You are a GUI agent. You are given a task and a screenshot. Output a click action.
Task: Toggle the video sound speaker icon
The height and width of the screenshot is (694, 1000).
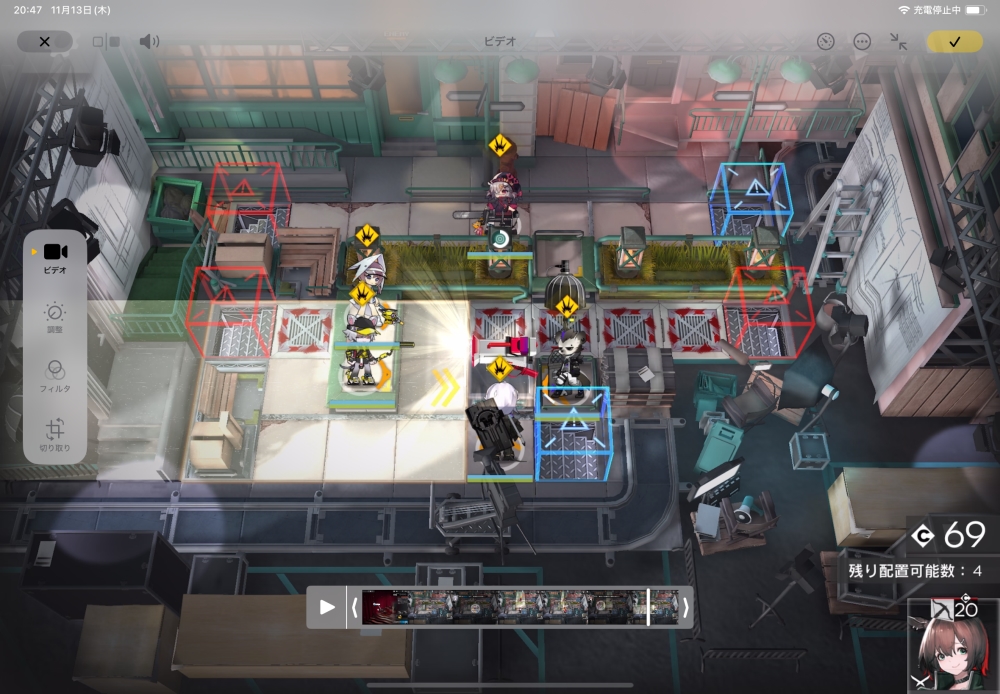click(149, 42)
